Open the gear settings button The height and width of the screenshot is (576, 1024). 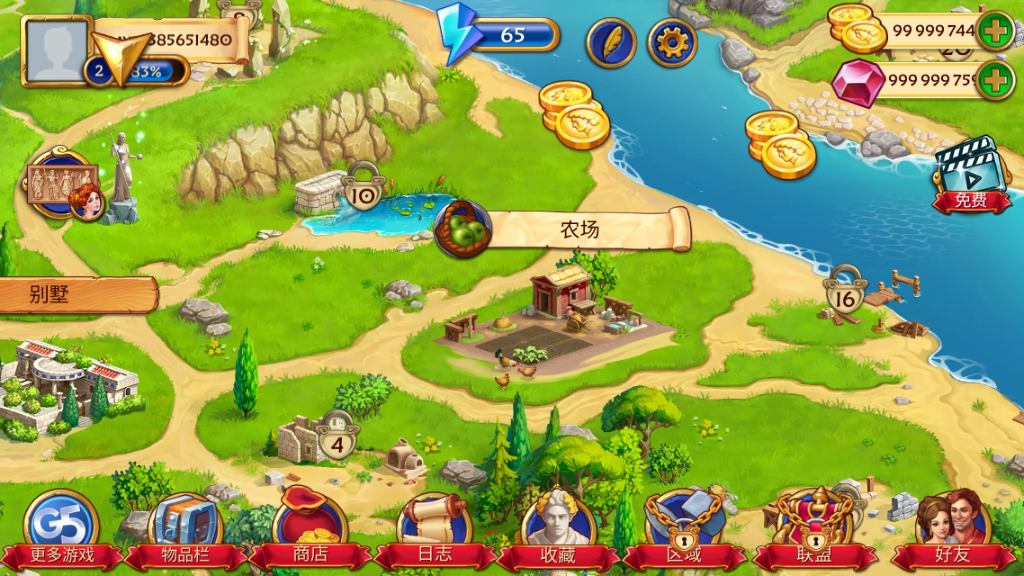point(672,43)
